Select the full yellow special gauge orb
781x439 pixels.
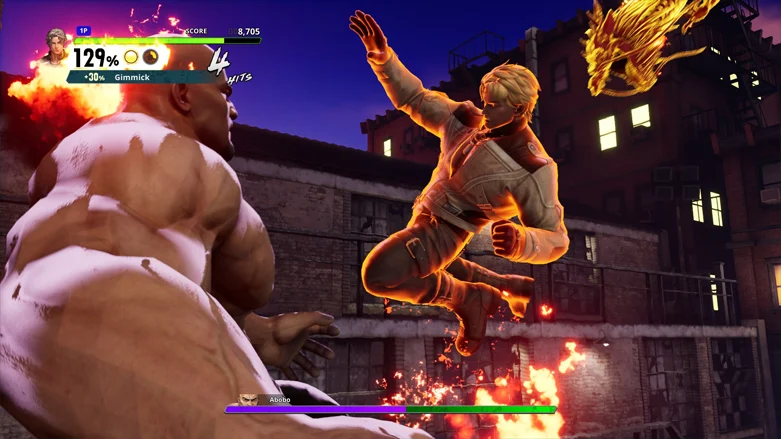pos(131,58)
